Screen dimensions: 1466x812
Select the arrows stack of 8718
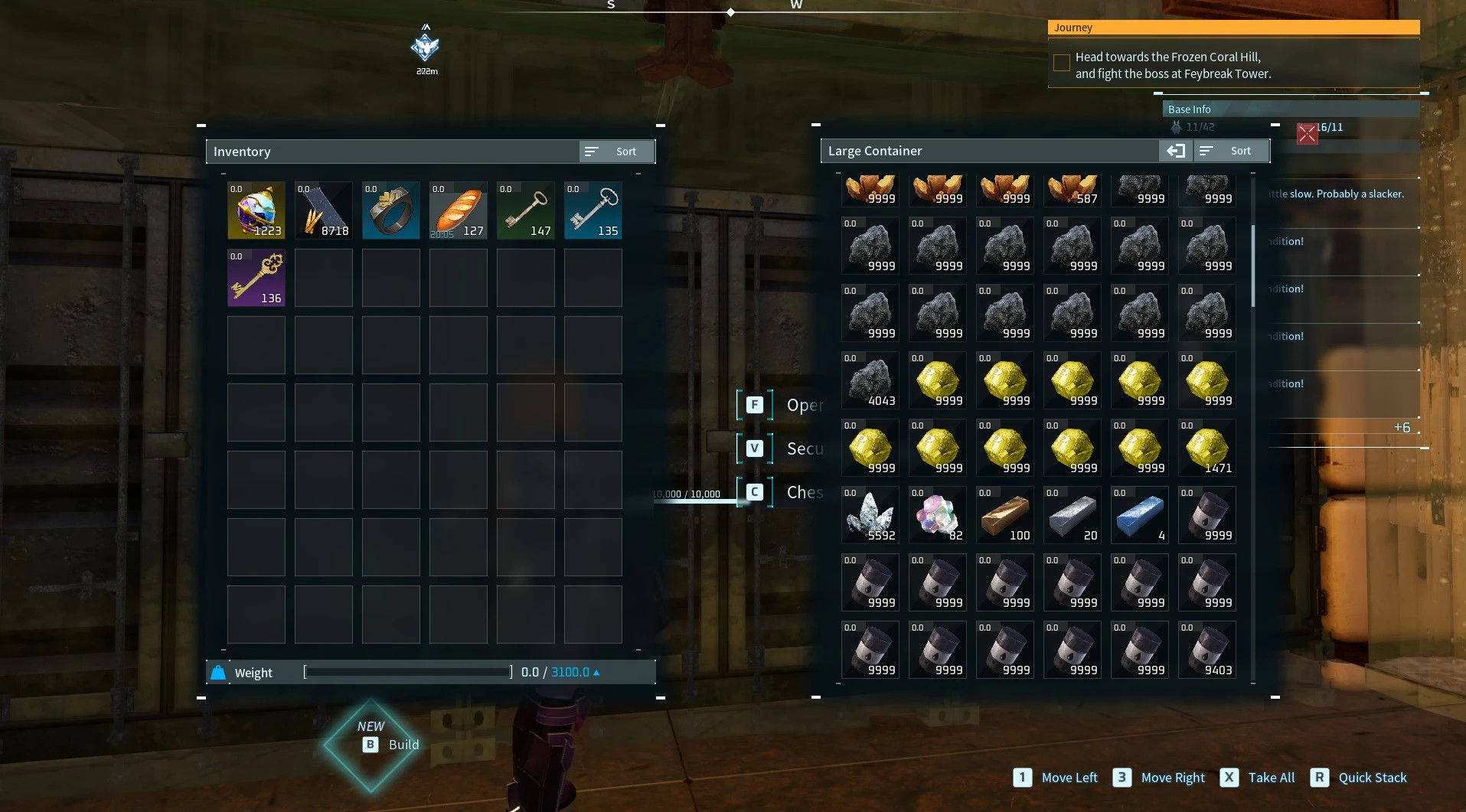(x=323, y=210)
